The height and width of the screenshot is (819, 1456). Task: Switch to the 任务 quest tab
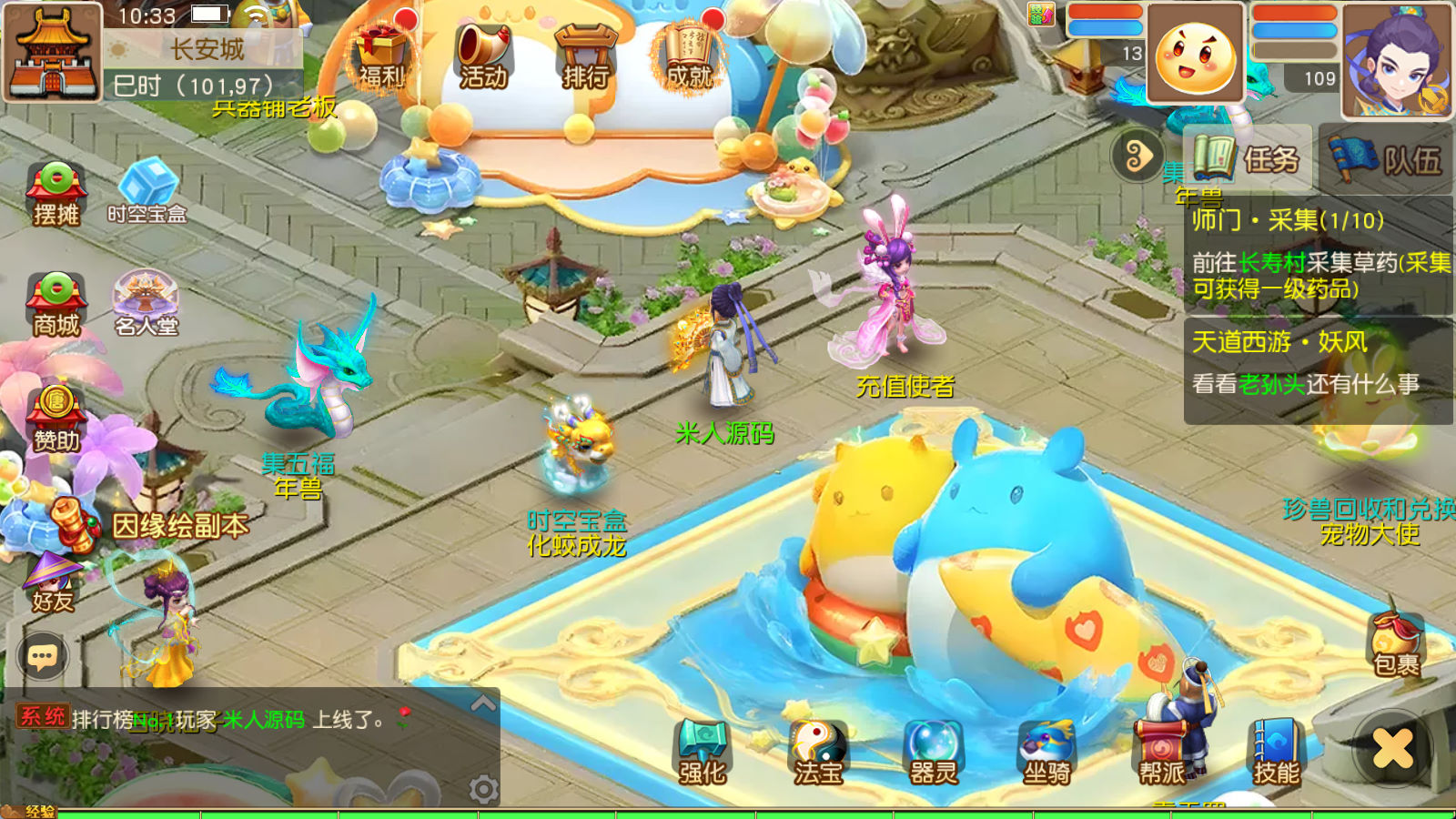tap(1249, 159)
